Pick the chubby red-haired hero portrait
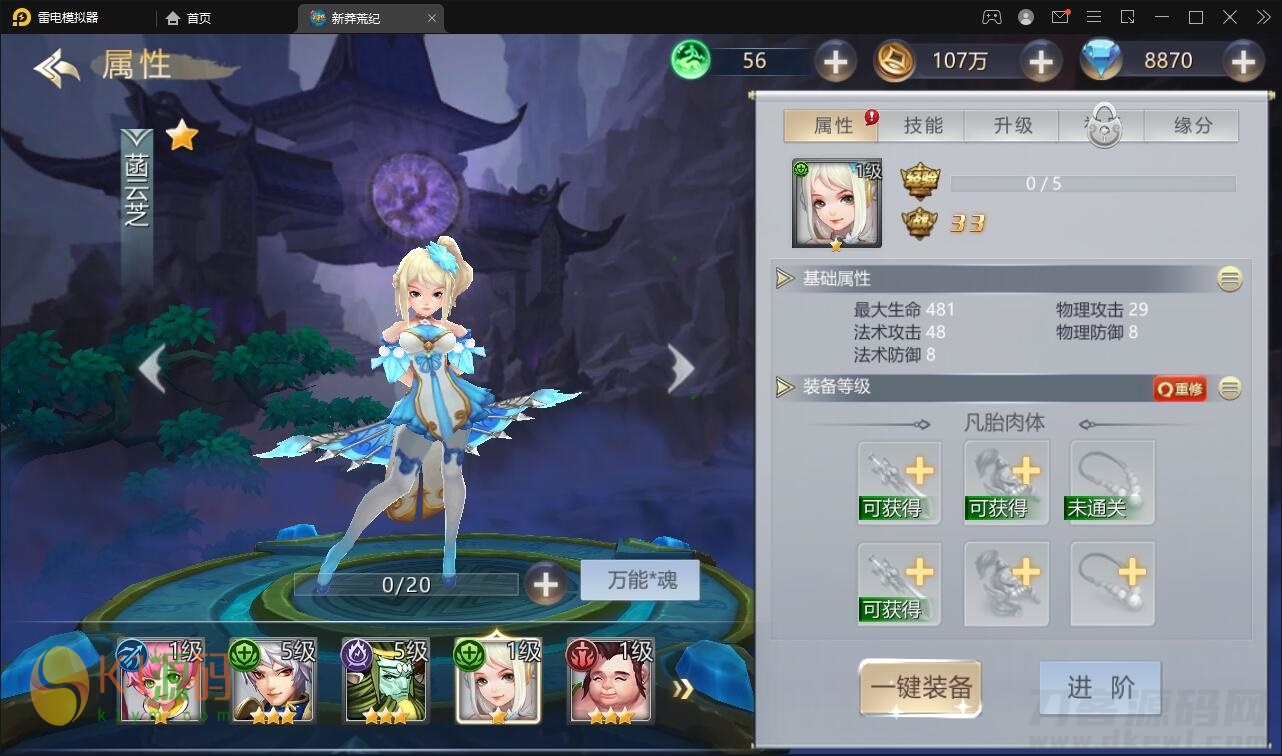The height and width of the screenshot is (756, 1282). point(610,681)
